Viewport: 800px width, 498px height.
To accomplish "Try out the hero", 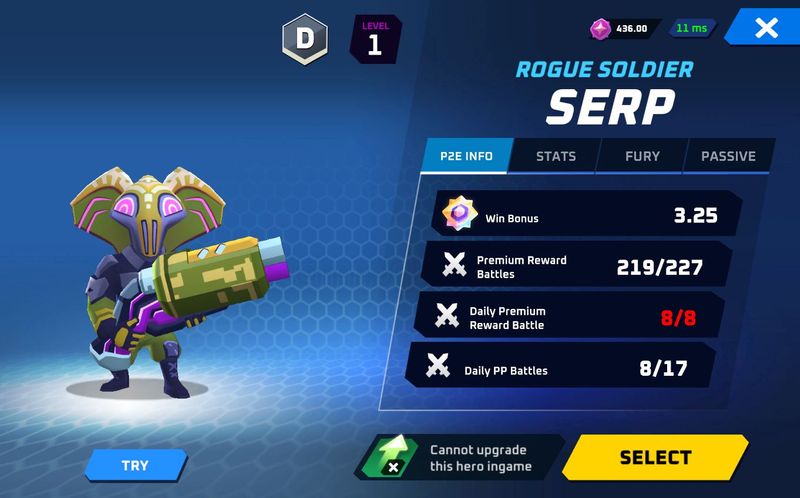I will (136, 465).
